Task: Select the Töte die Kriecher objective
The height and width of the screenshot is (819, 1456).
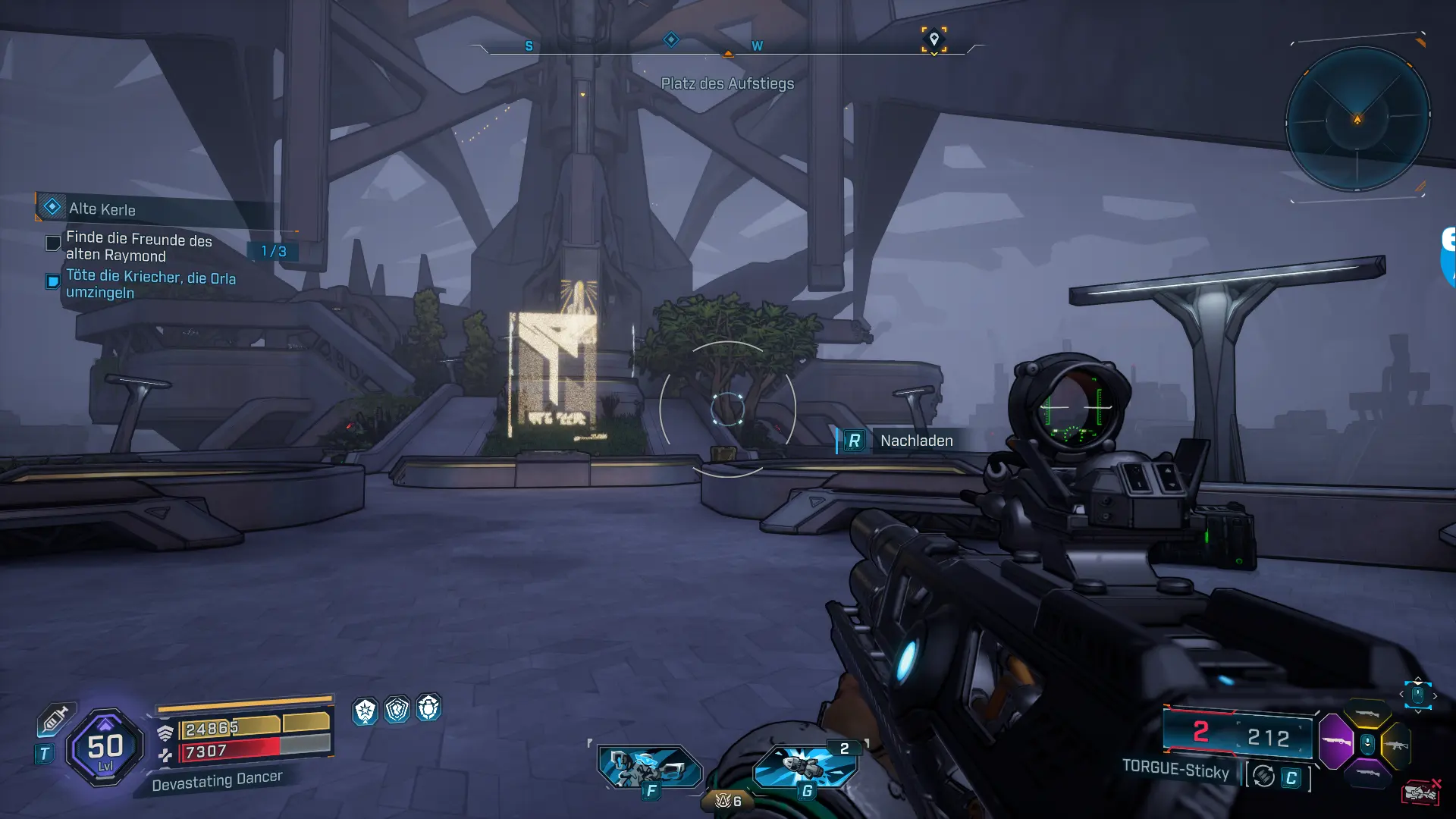Action: point(150,284)
